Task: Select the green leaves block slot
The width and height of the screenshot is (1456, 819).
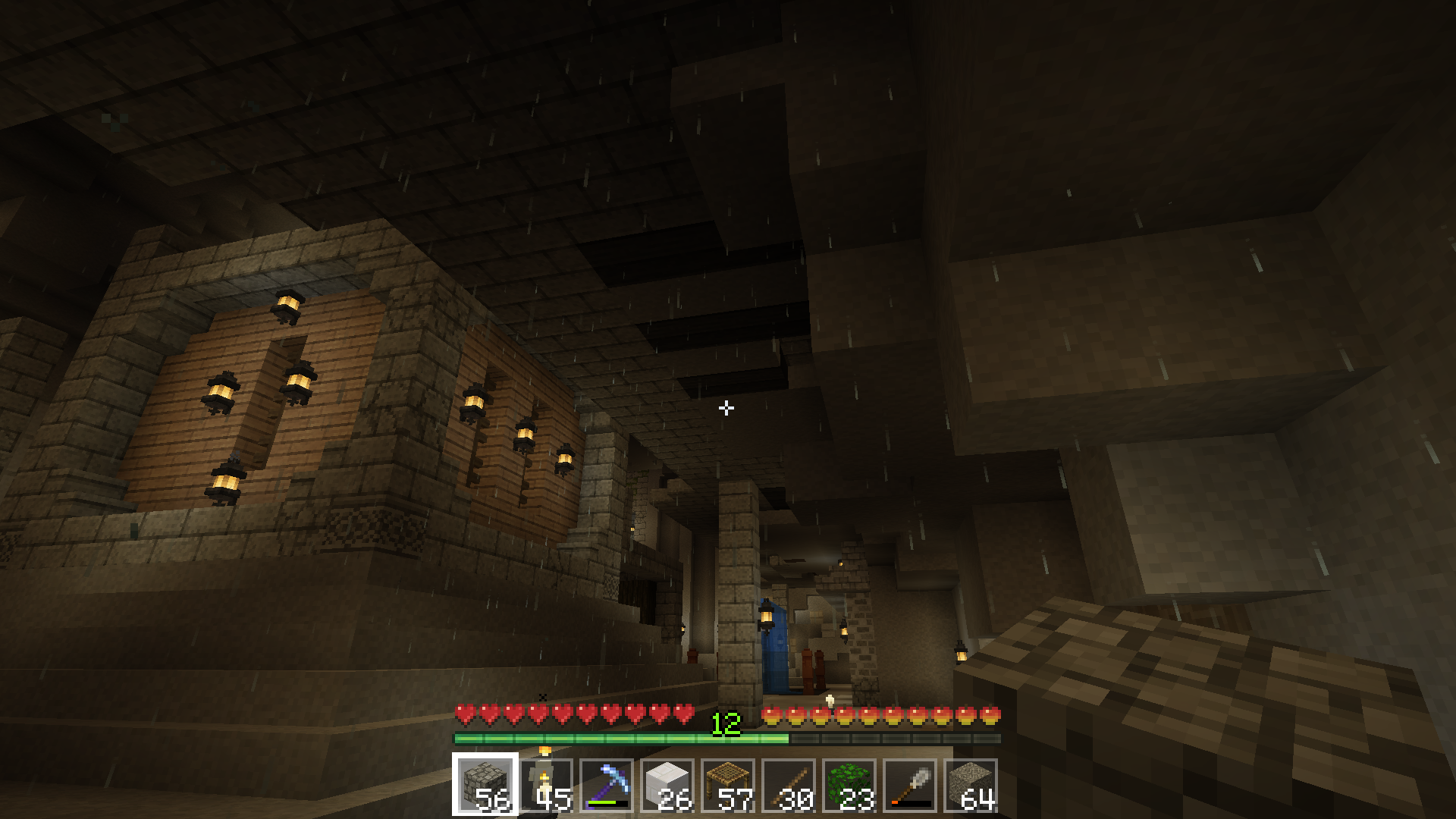Action: click(849, 785)
